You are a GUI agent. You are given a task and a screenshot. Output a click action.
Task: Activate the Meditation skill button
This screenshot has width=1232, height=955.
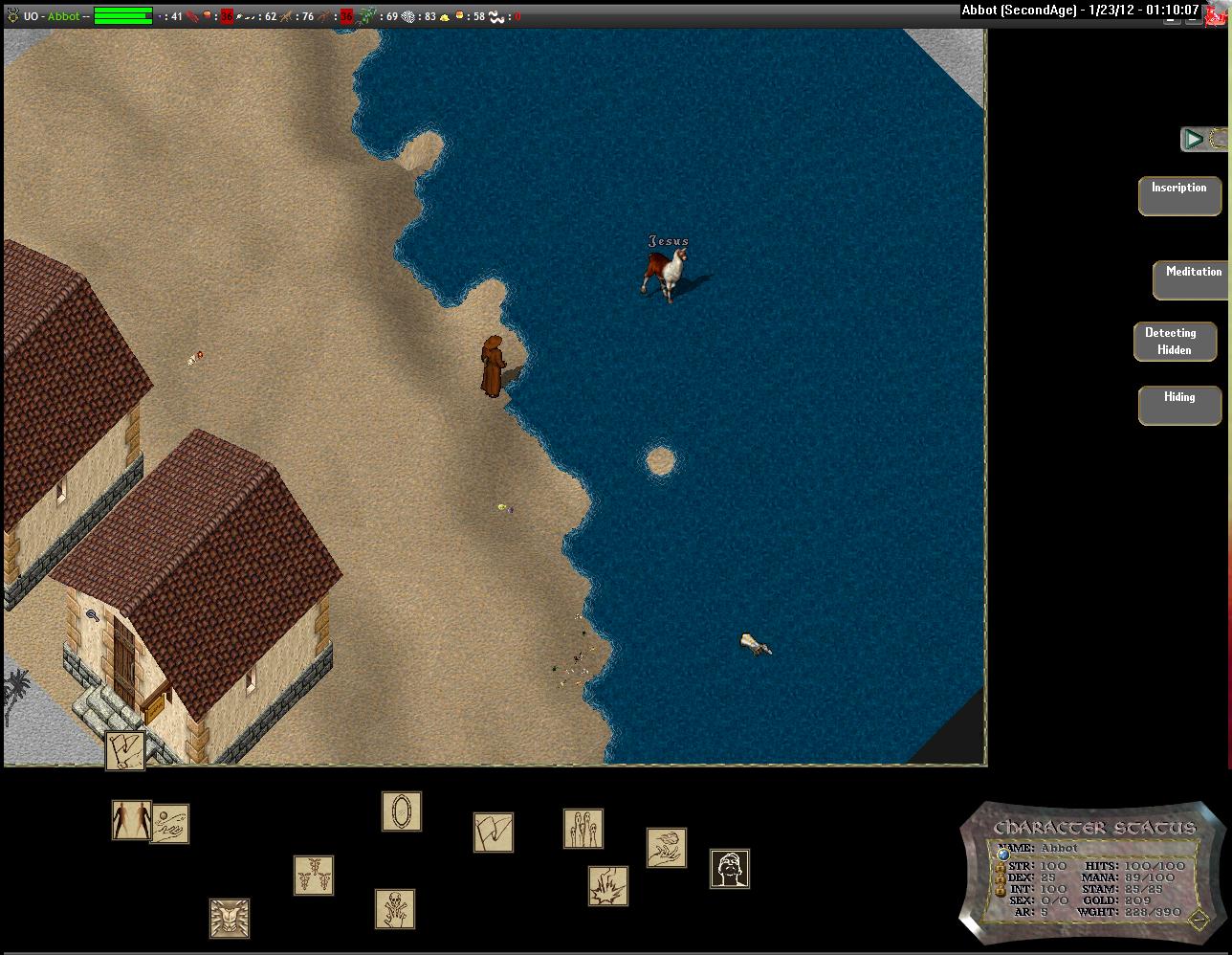pyautogui.click(x=1192, y=279)
